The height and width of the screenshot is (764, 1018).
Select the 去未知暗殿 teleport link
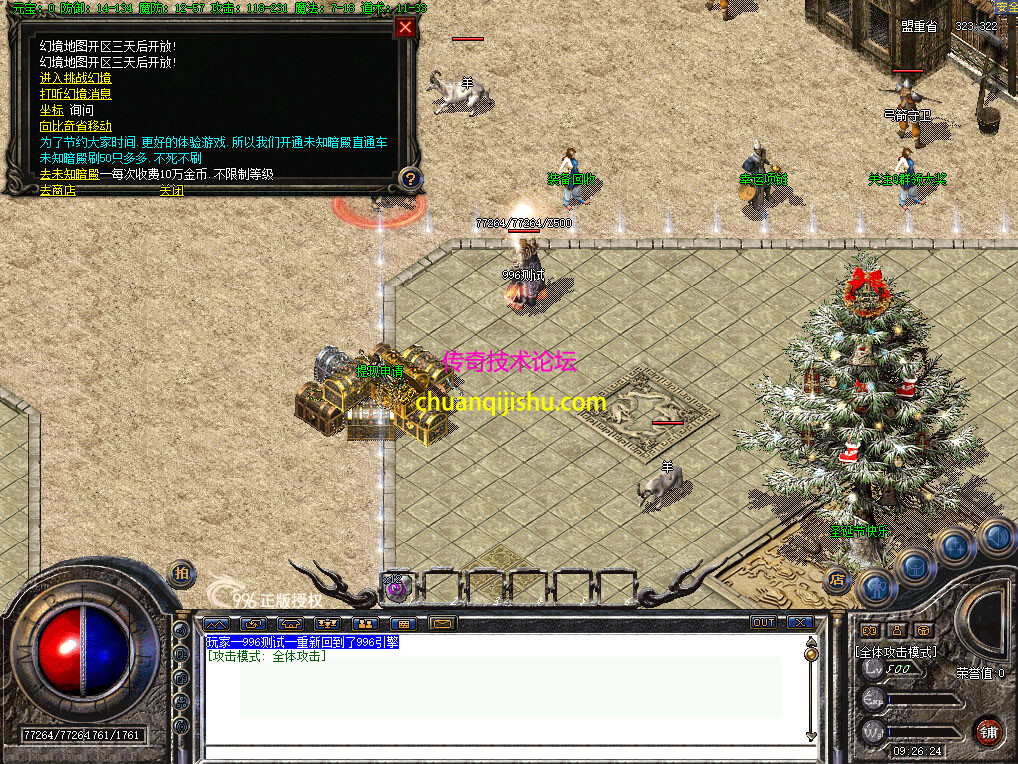(x=69, y=174)
